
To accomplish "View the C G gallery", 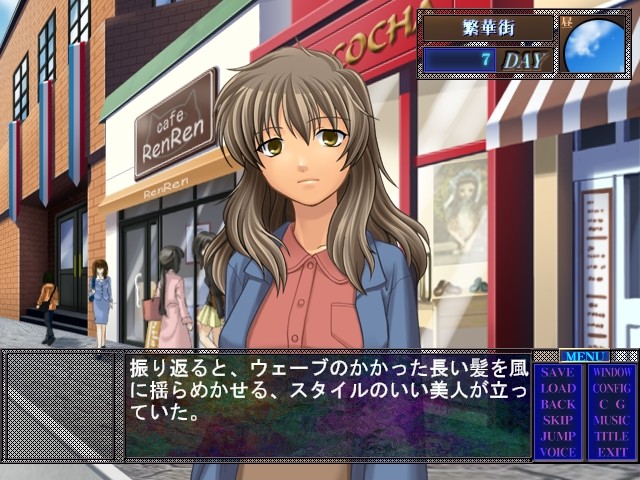I will 612,404.
